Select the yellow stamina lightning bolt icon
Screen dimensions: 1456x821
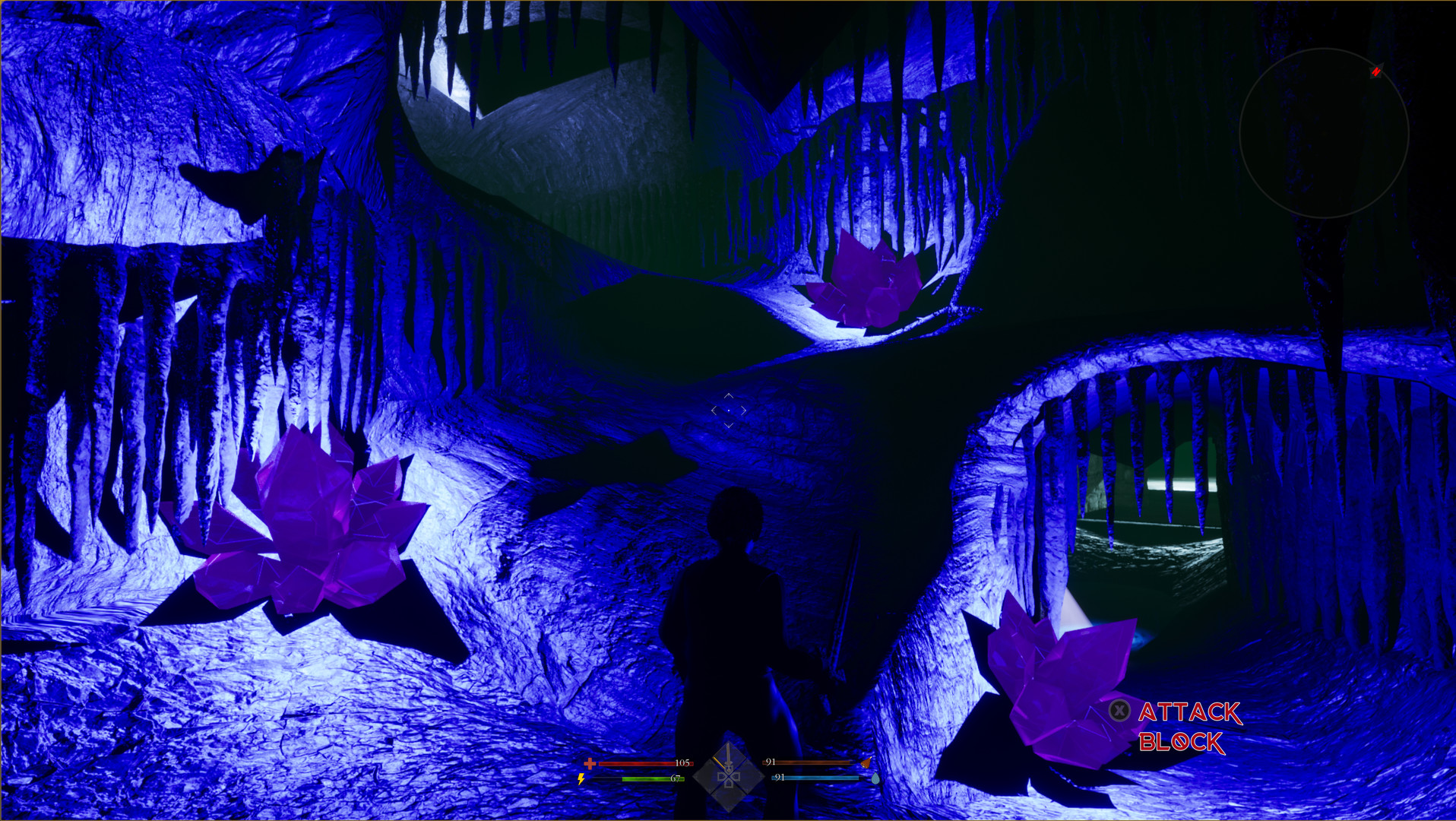581,778
